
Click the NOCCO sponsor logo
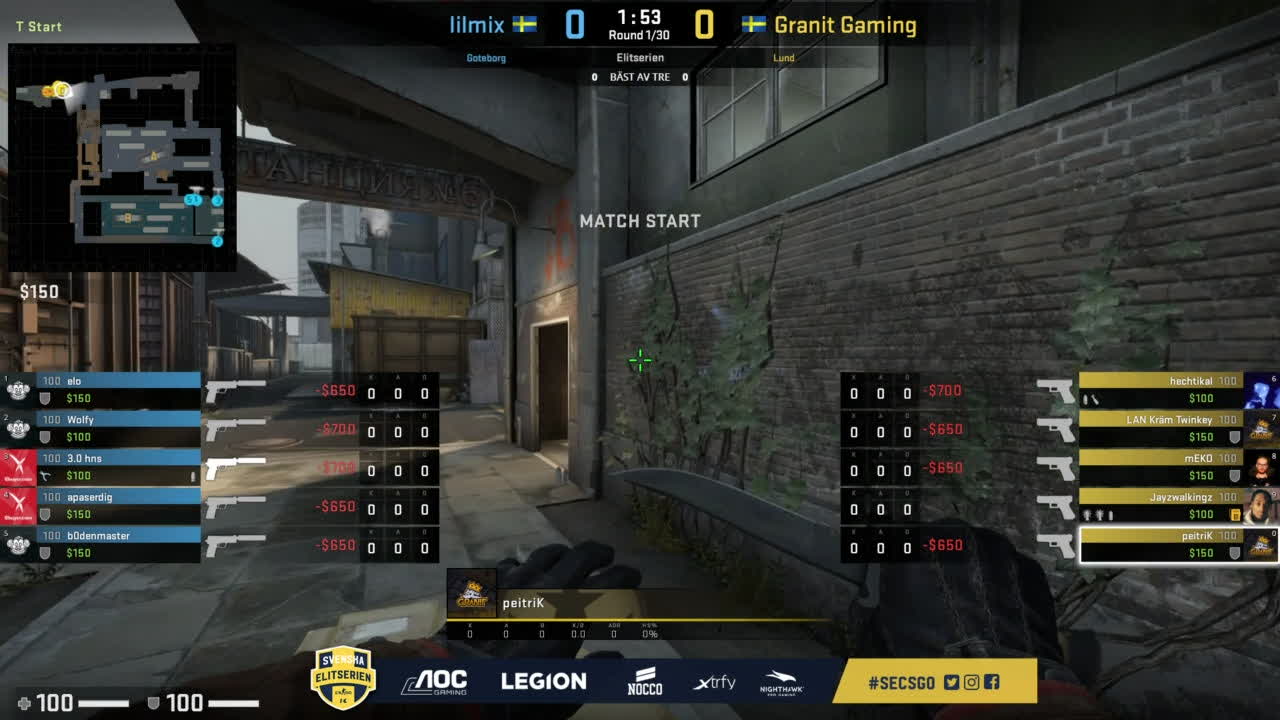pos(645,680)
